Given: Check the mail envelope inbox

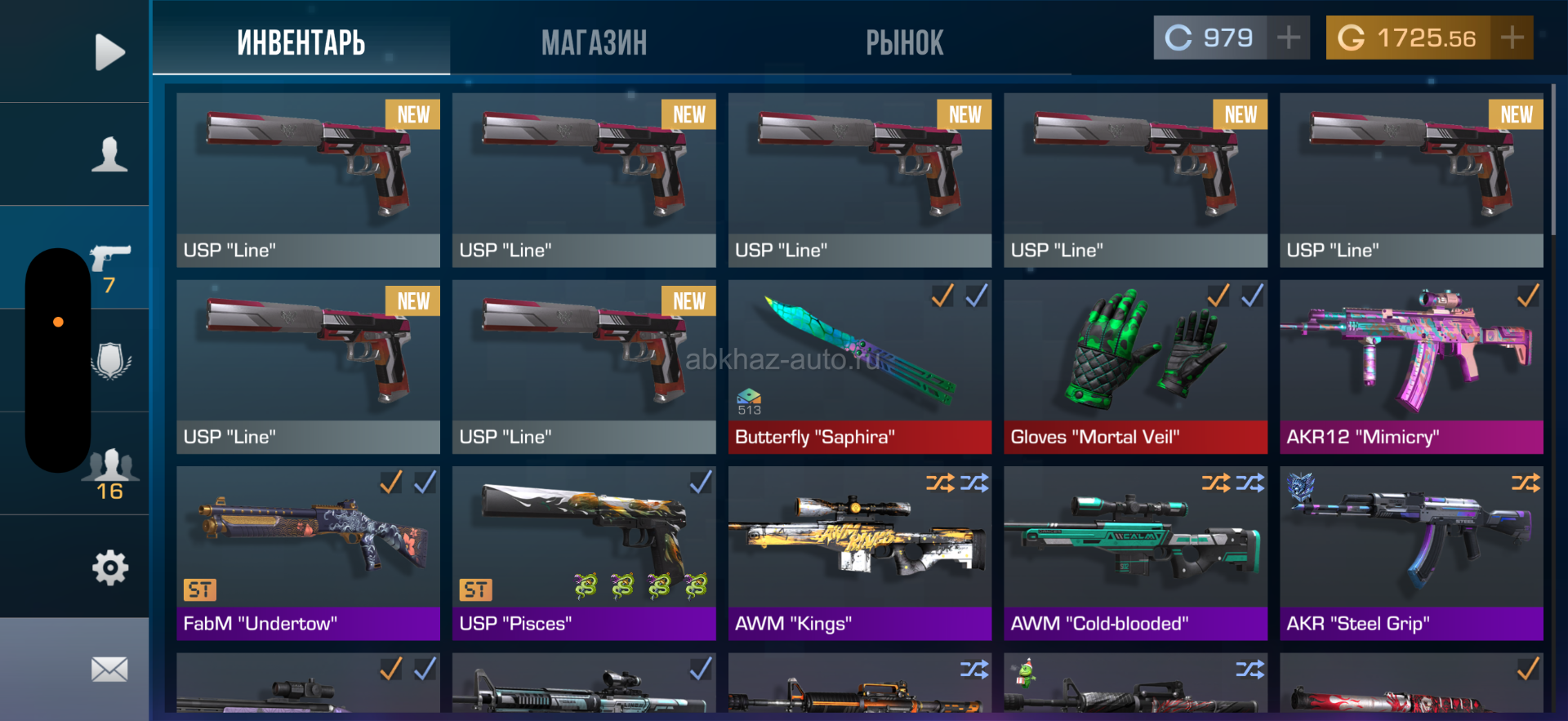Looking at the screenshot, I should [109, 670].
